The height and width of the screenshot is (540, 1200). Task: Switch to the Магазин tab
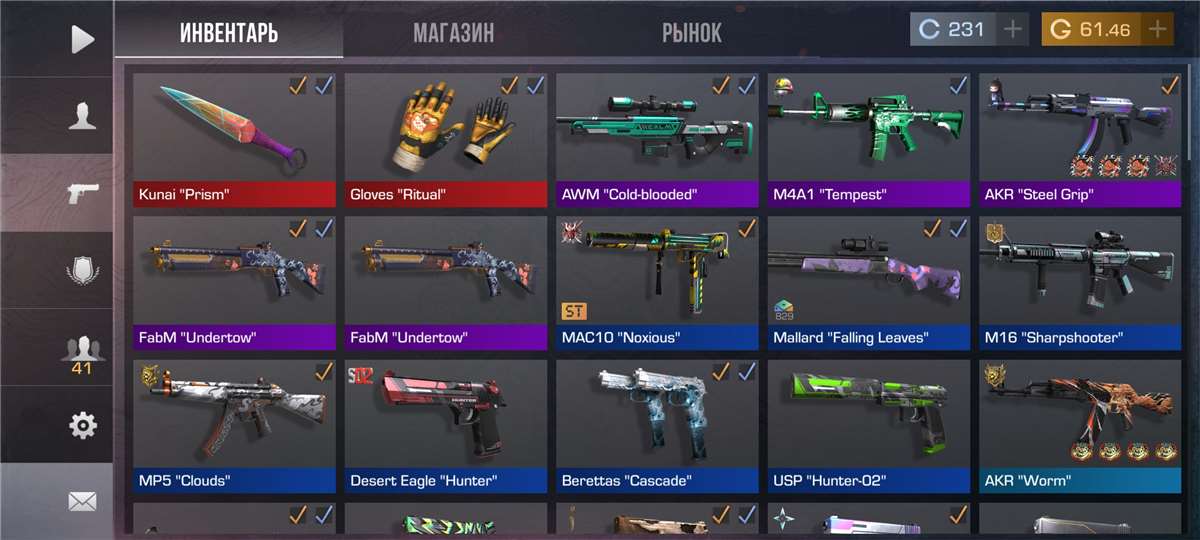[453, 32]
